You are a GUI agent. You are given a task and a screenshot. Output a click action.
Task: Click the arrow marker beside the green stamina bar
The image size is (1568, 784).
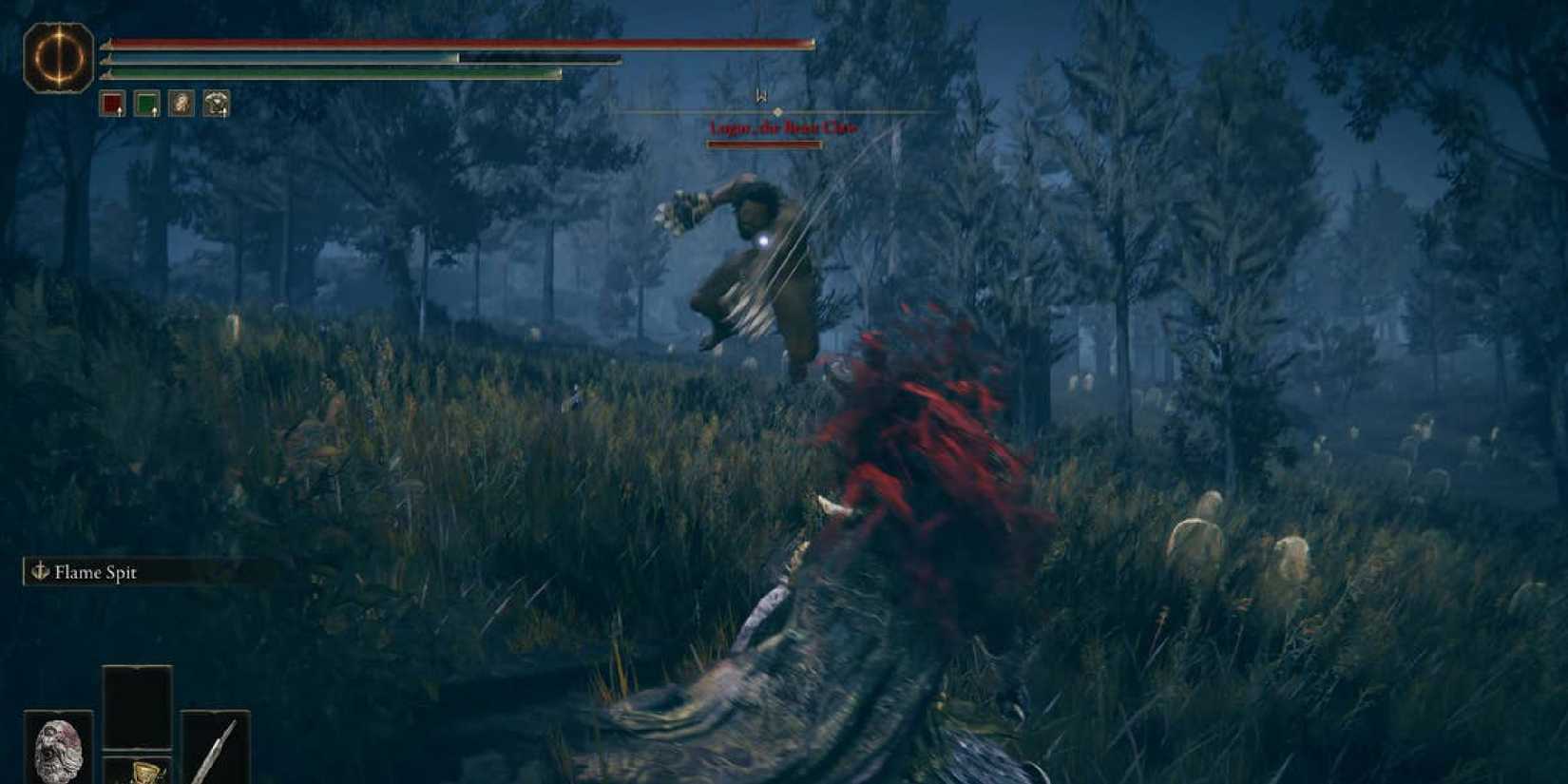[x=107, y=75]
